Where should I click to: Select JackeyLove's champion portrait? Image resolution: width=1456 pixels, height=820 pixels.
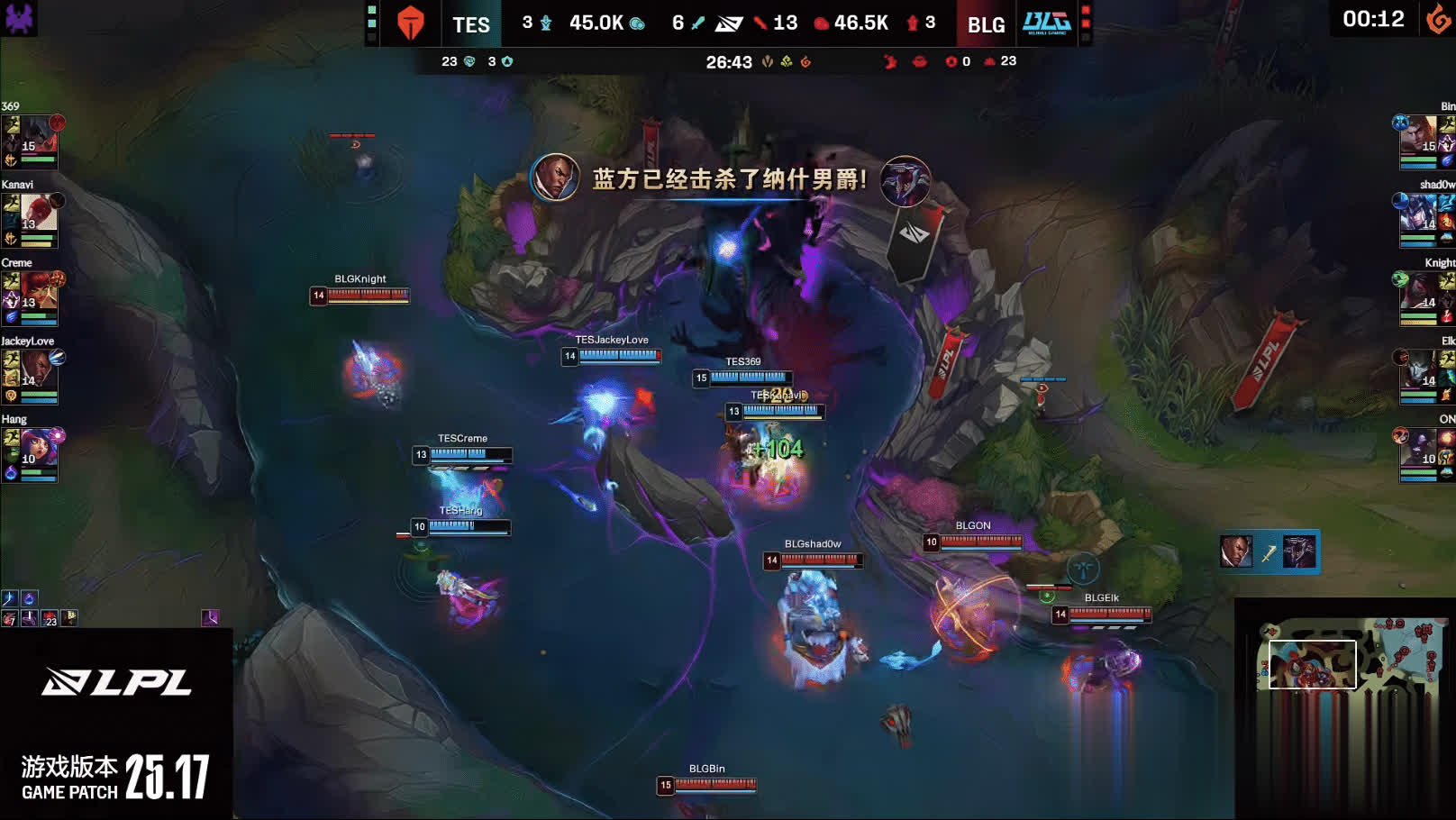tap(37, 370)
